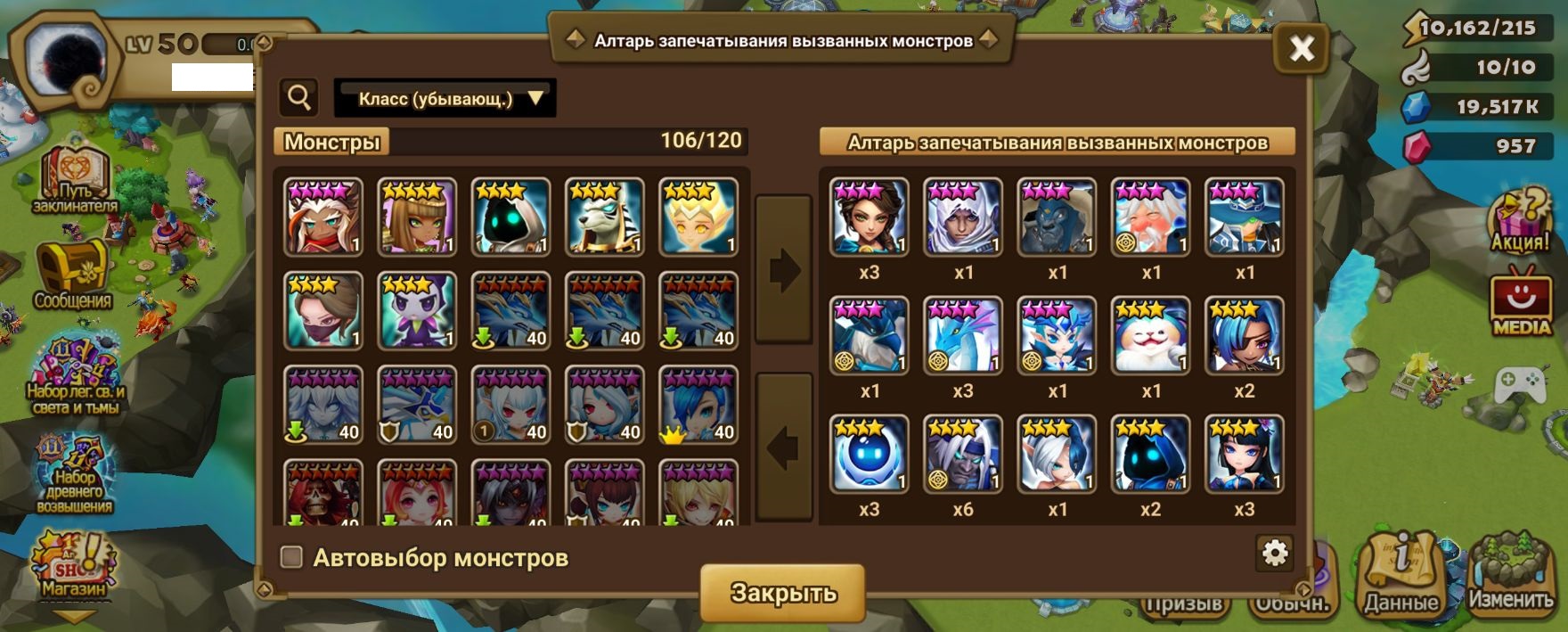Pick the blue-haired monster with crown icon
The width and height of the screenshot is (1568, 632).
(698, 406)
